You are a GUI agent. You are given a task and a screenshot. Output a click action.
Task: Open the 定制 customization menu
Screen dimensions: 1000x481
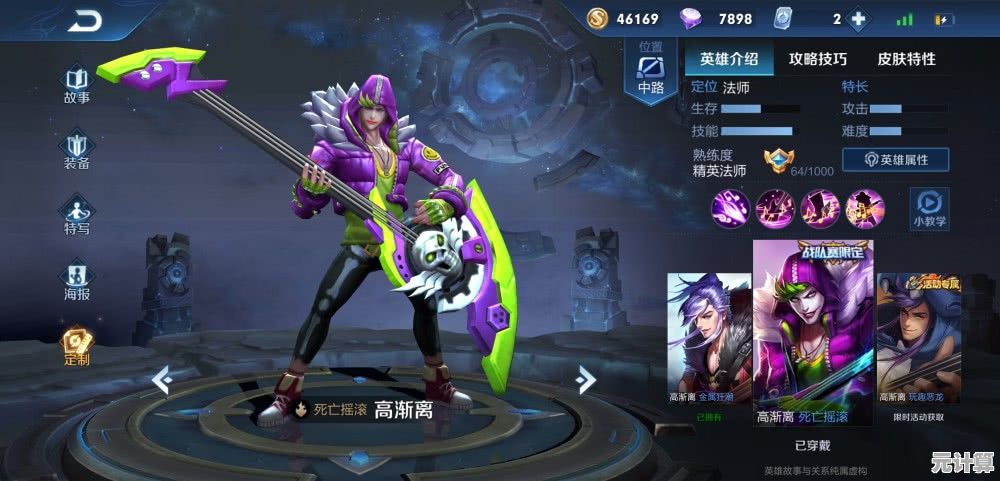click(x=77, y=346)
